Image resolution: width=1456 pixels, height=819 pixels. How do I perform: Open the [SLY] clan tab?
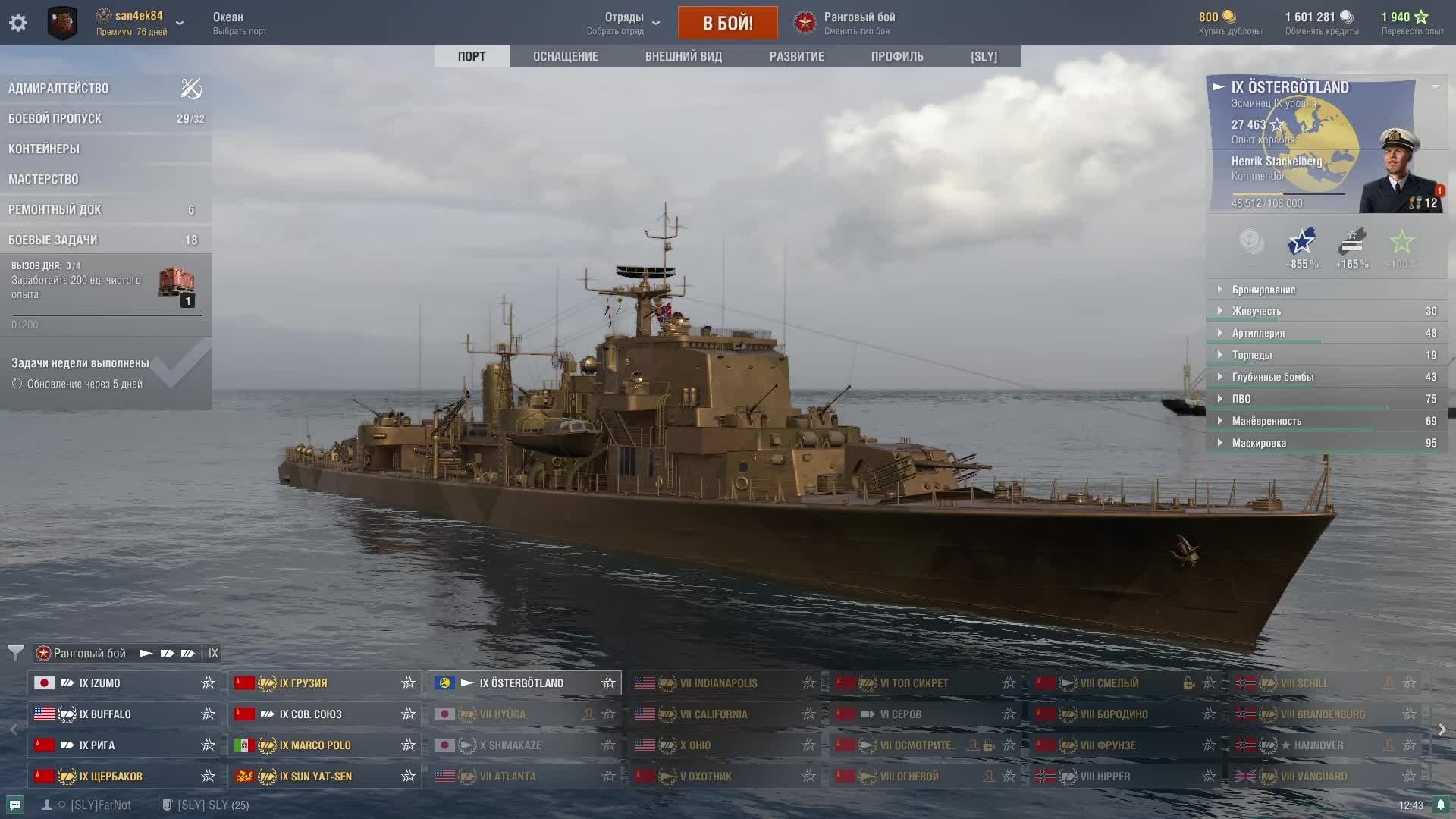[984, 56]
